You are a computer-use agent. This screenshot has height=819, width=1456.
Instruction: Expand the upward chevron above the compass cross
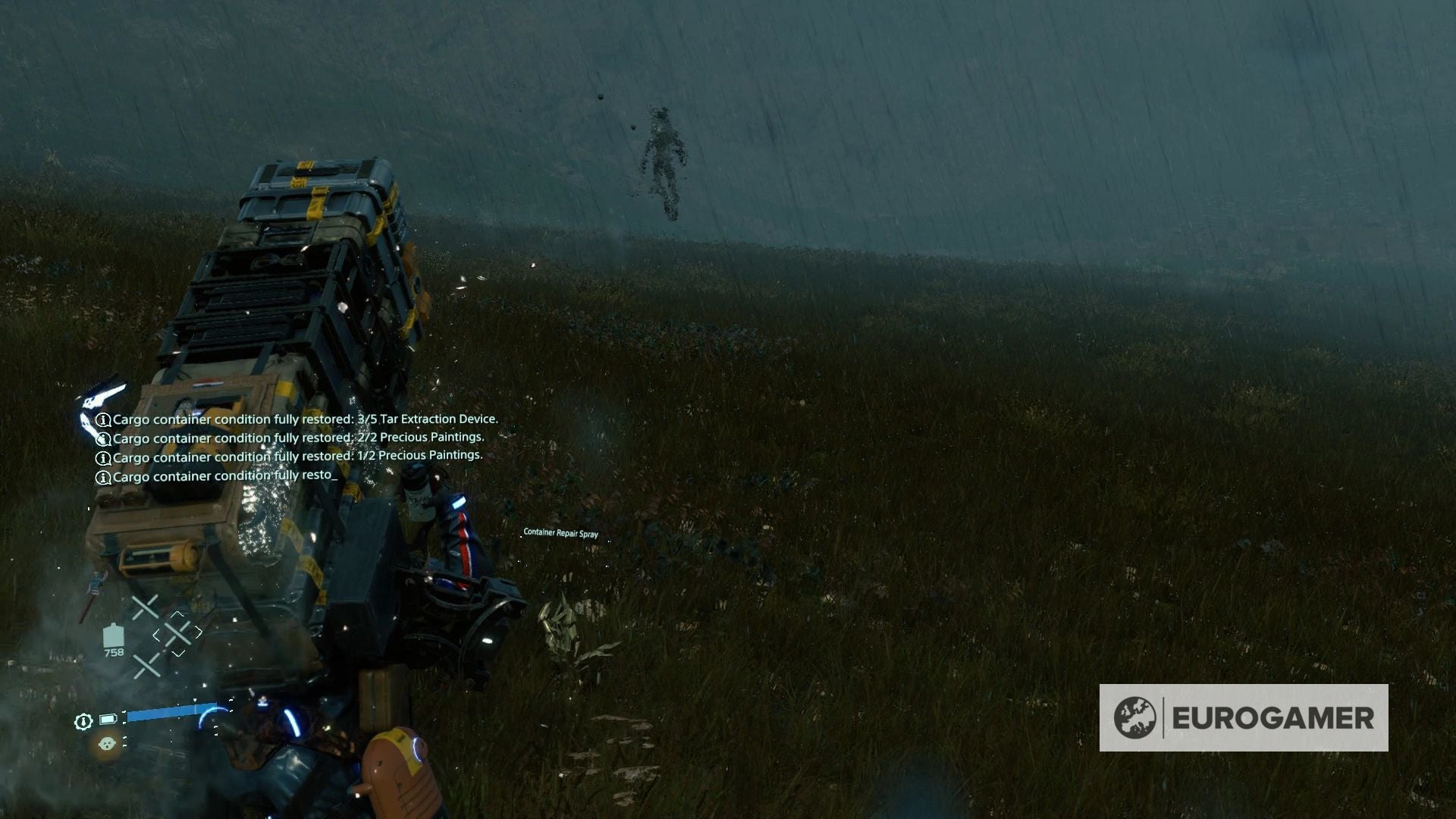click(x=177, y=613)
